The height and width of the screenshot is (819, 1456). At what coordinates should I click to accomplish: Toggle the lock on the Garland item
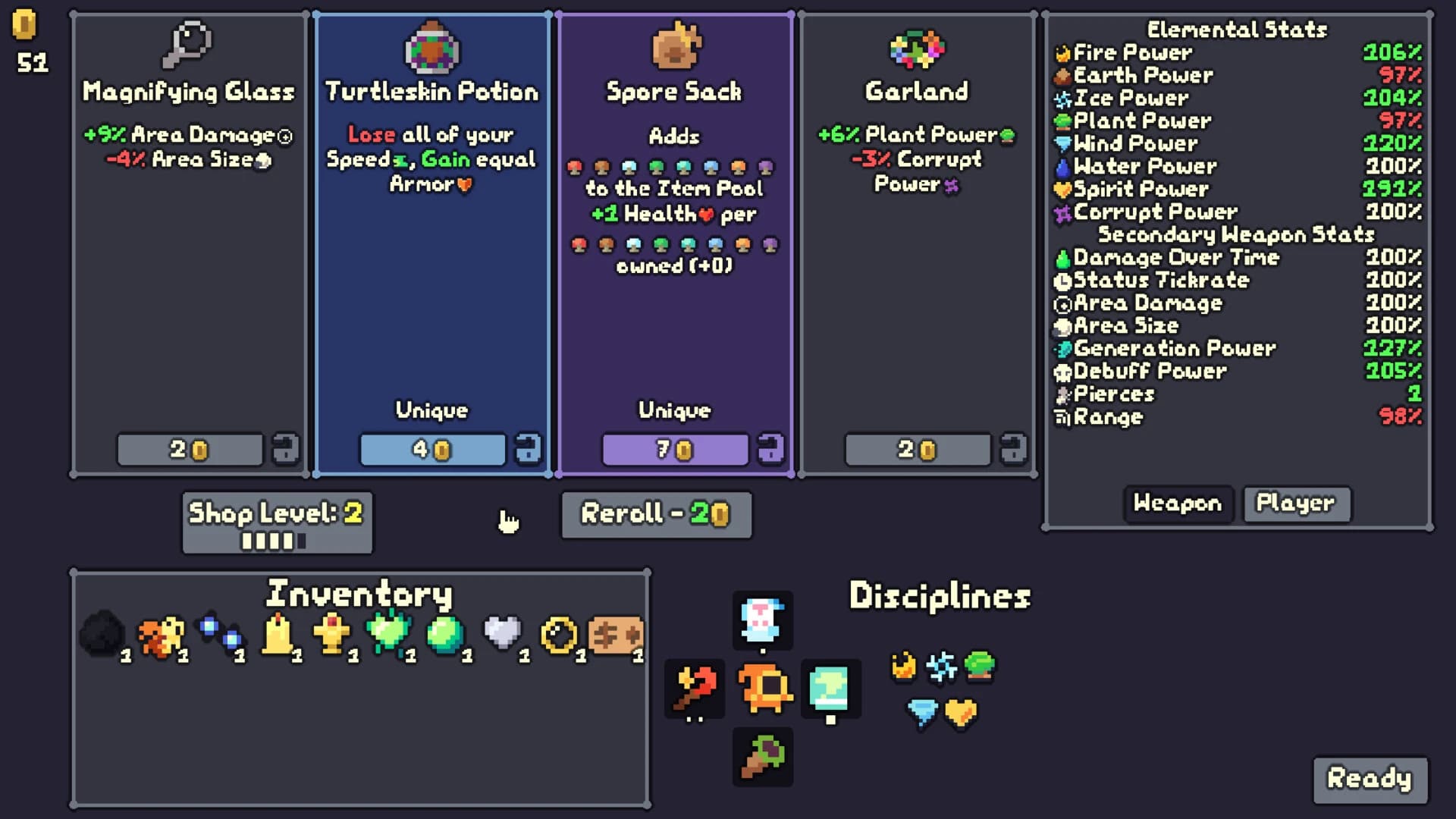click(1015, 448)
